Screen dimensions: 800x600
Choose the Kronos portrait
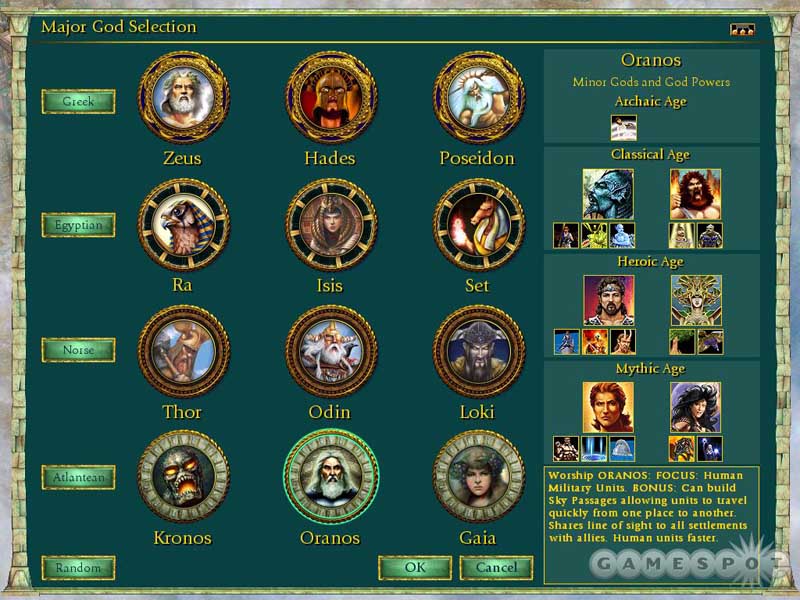point(183,477)
